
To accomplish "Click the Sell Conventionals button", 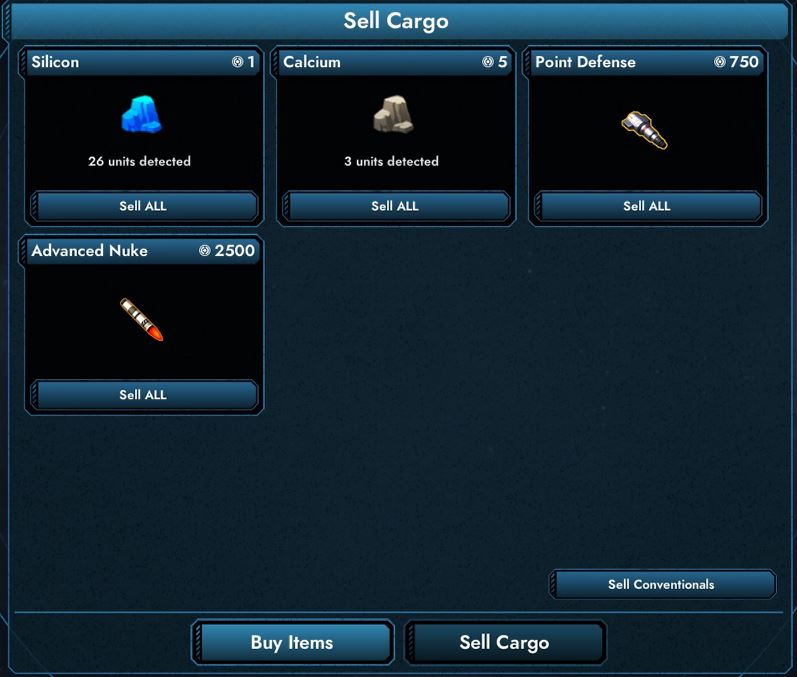I will [661, 584].
